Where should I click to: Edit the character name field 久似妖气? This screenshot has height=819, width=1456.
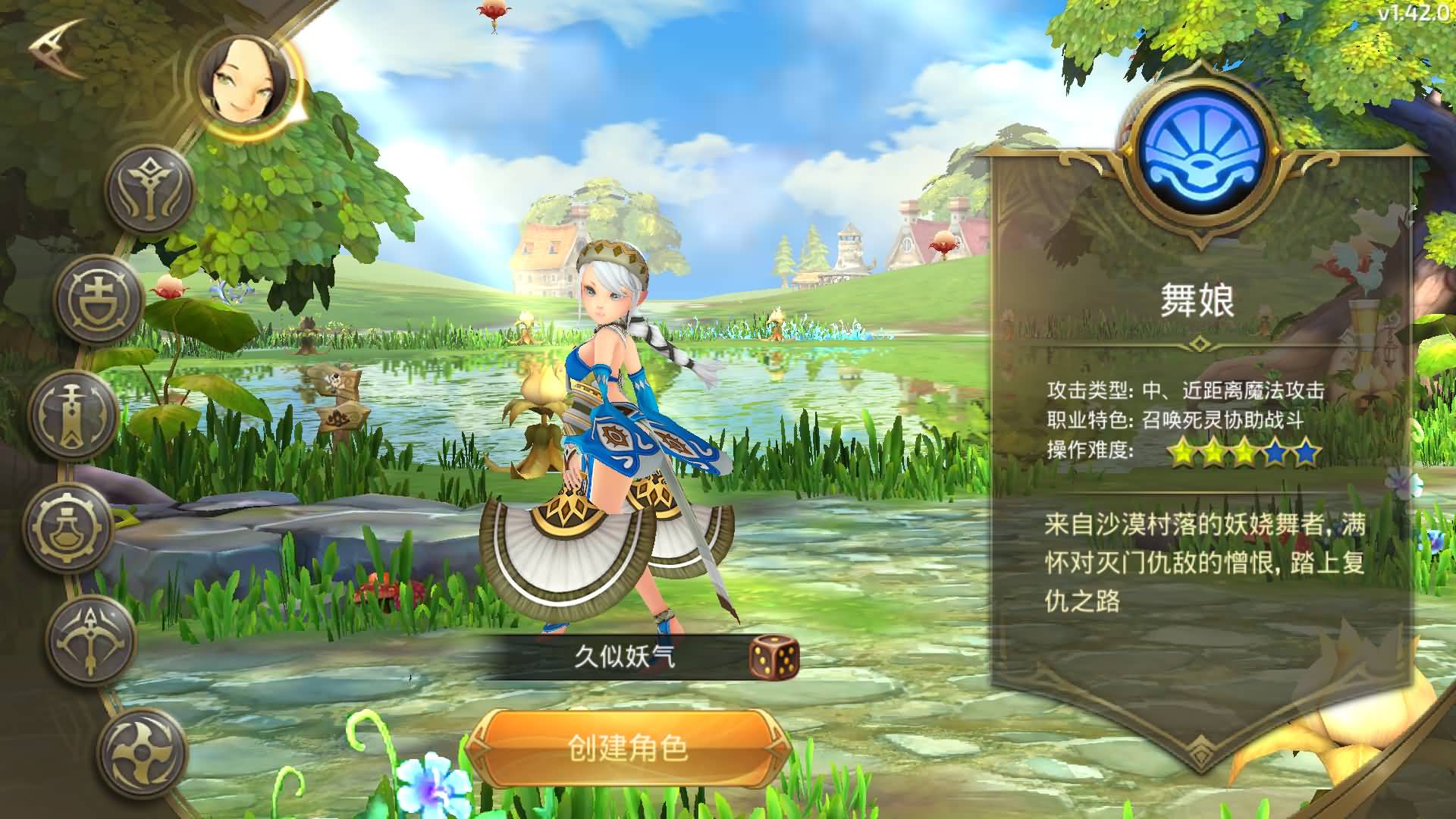pos(623,657)
